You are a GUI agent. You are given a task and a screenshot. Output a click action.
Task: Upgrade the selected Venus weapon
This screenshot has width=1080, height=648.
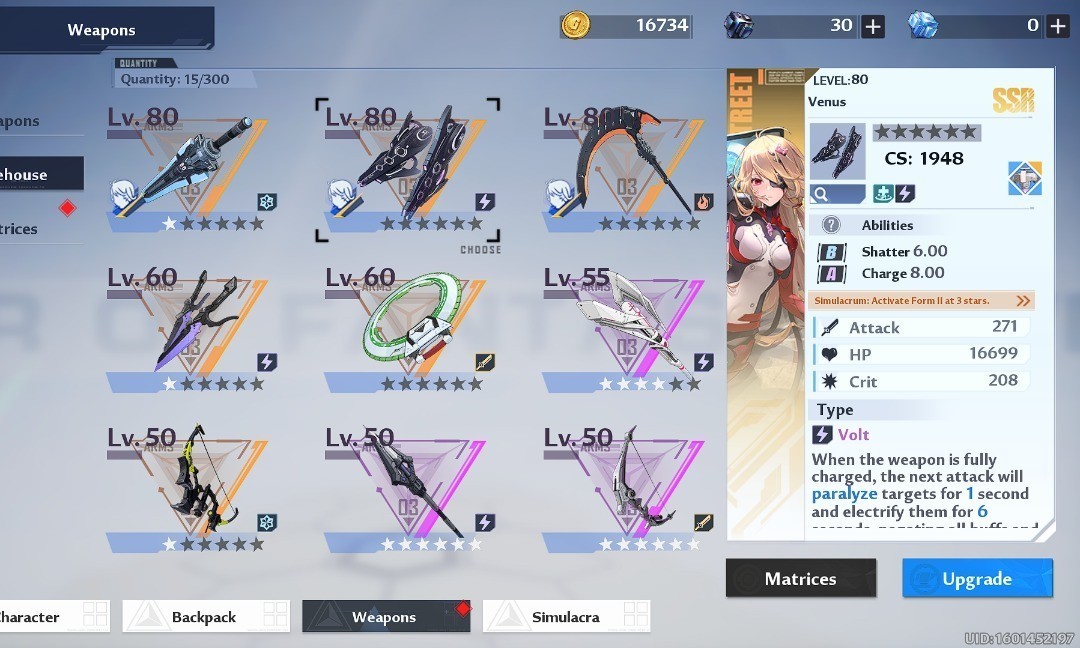[977, 578]
